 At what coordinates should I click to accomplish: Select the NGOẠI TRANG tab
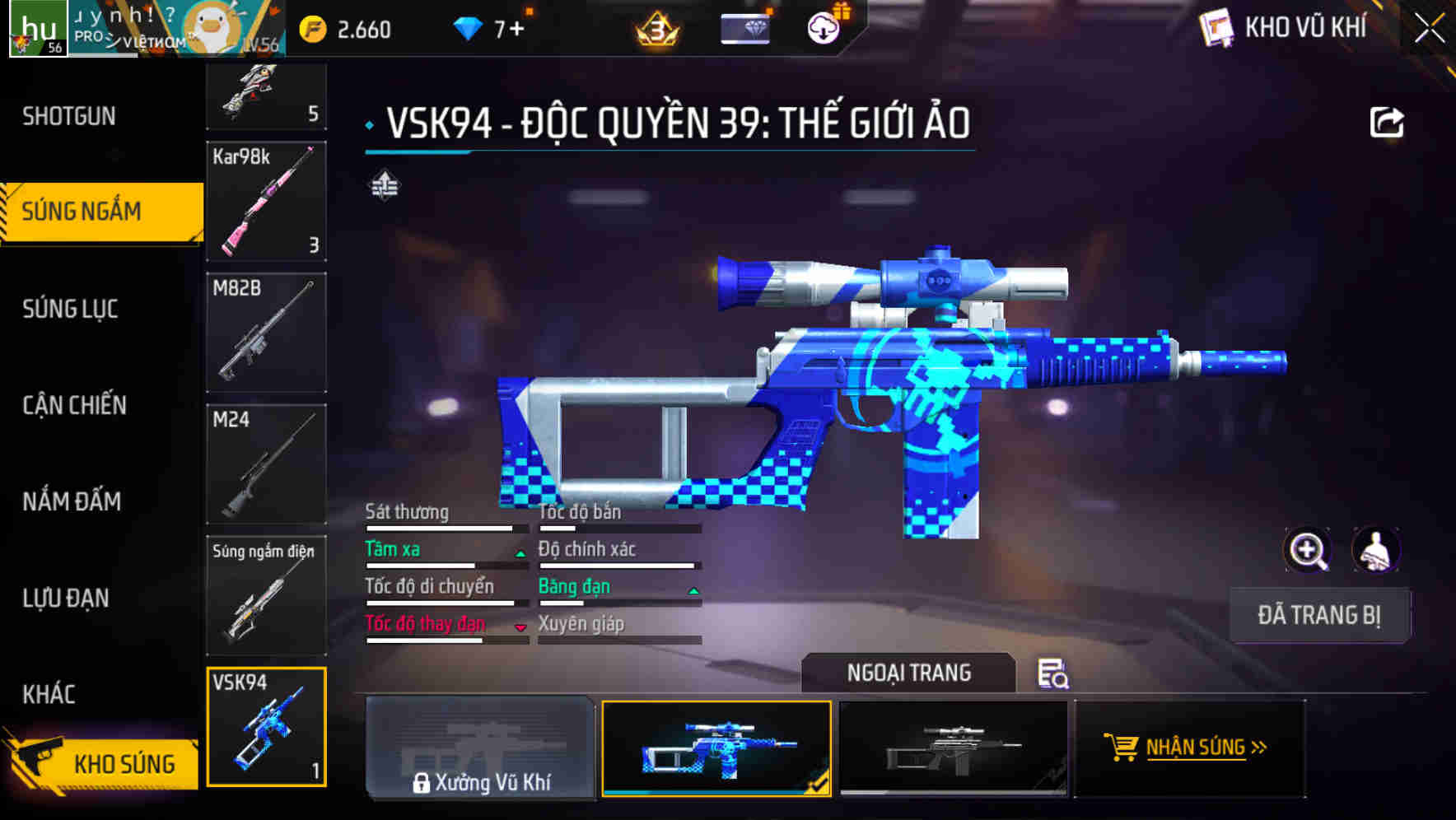908,673
